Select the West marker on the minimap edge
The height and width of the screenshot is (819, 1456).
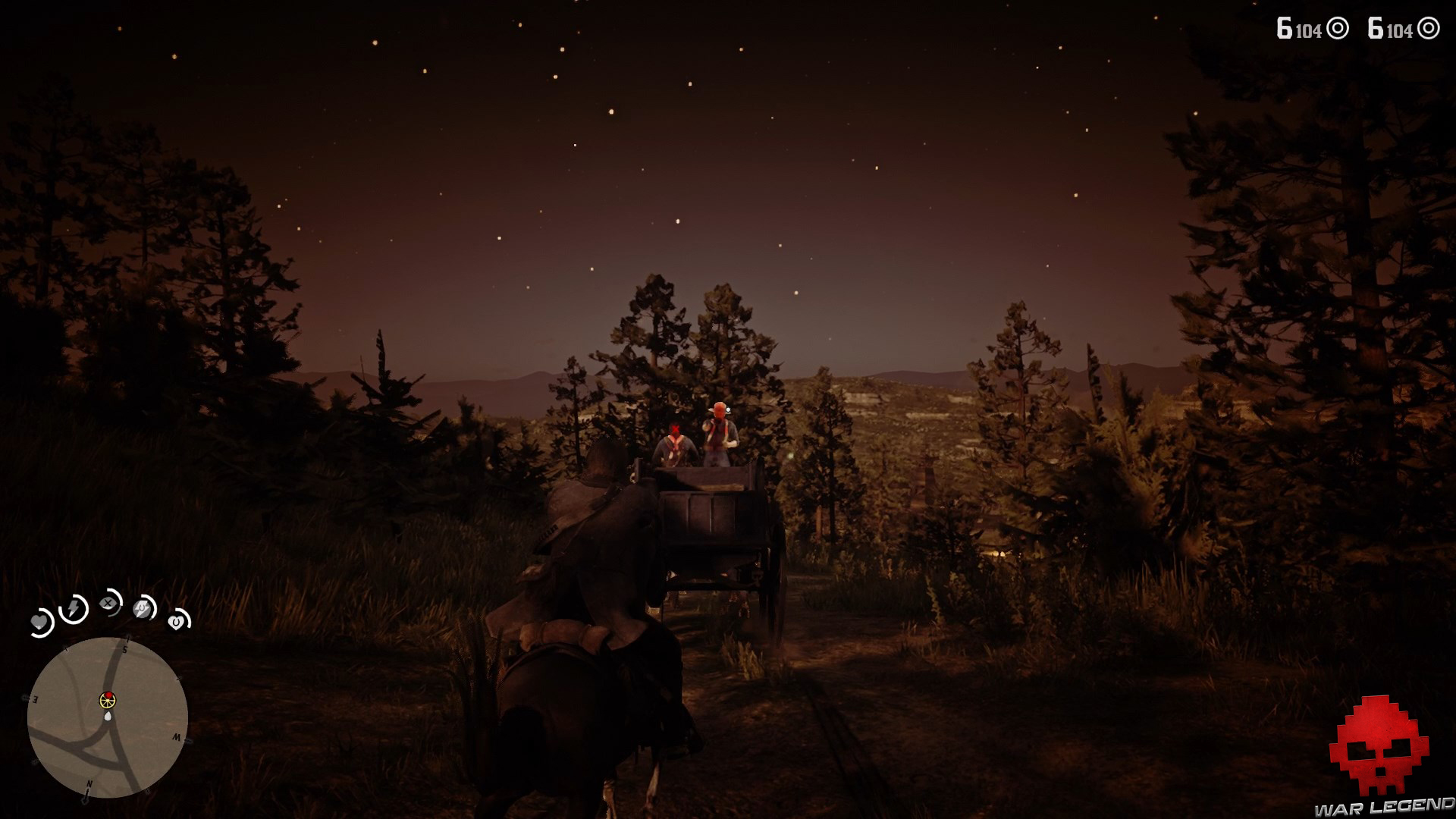tap(178, 737)
